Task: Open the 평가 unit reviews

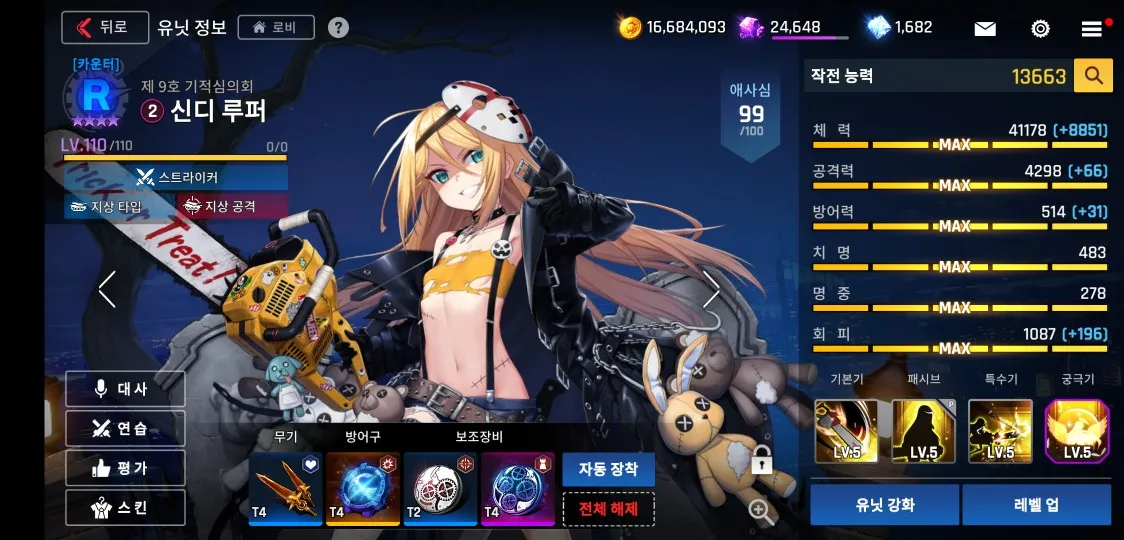Action: pos(125,467)
